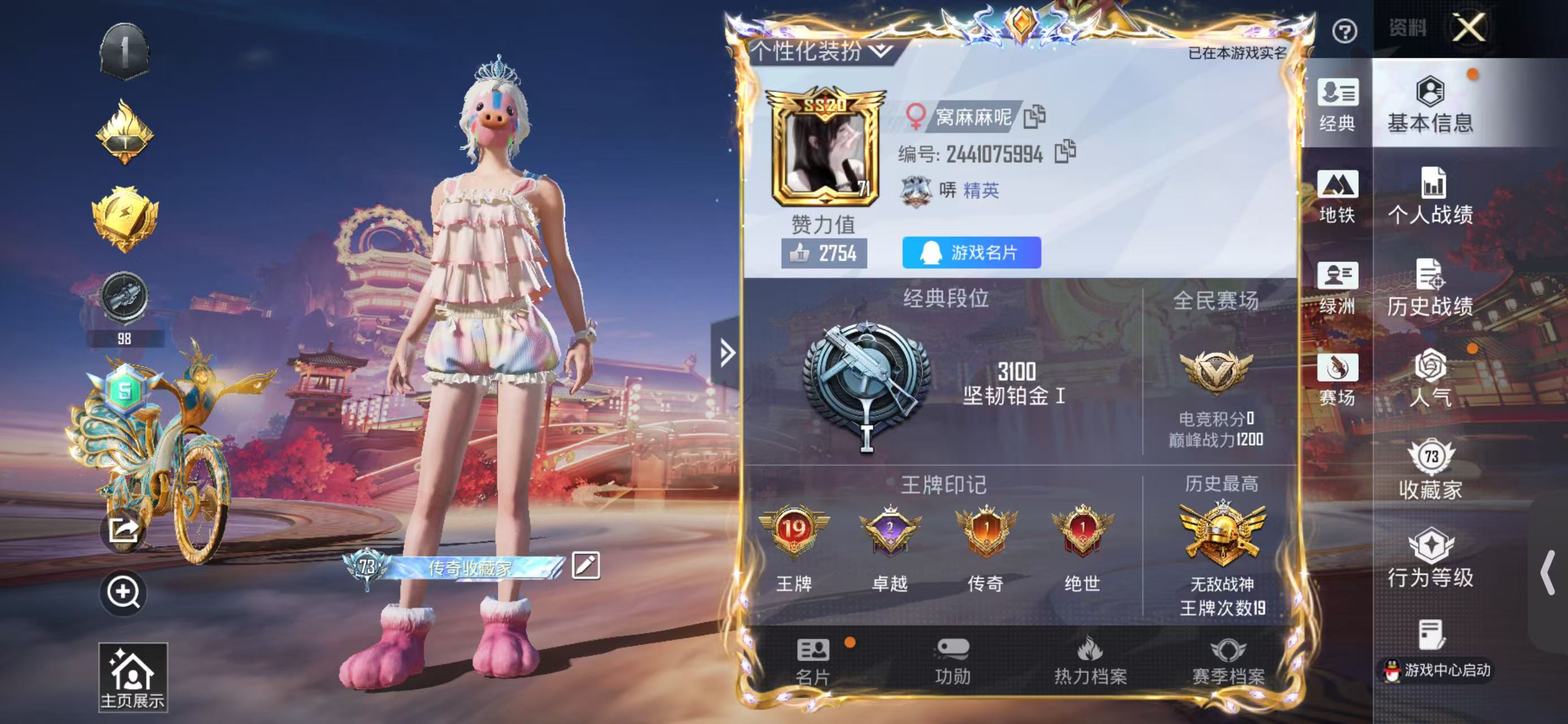The image size is (1568, 724).
Task: Open the 热力档案 bottom tab
Action: pos(1090,661)
